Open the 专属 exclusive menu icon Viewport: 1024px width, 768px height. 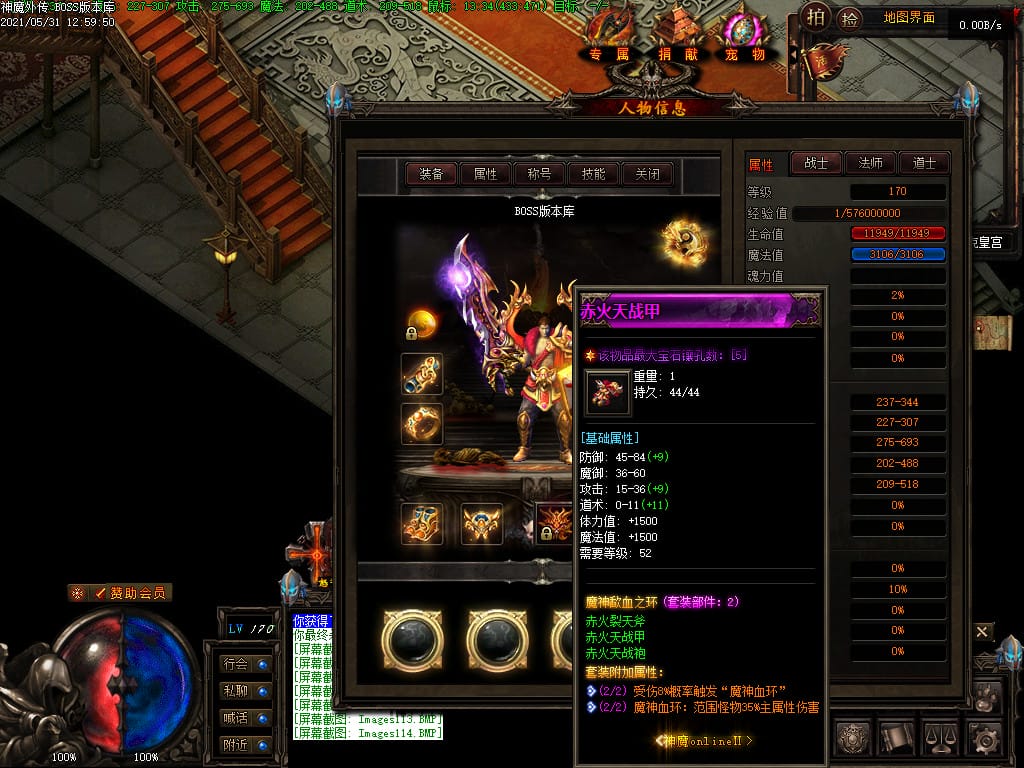(x=609, y=36)
